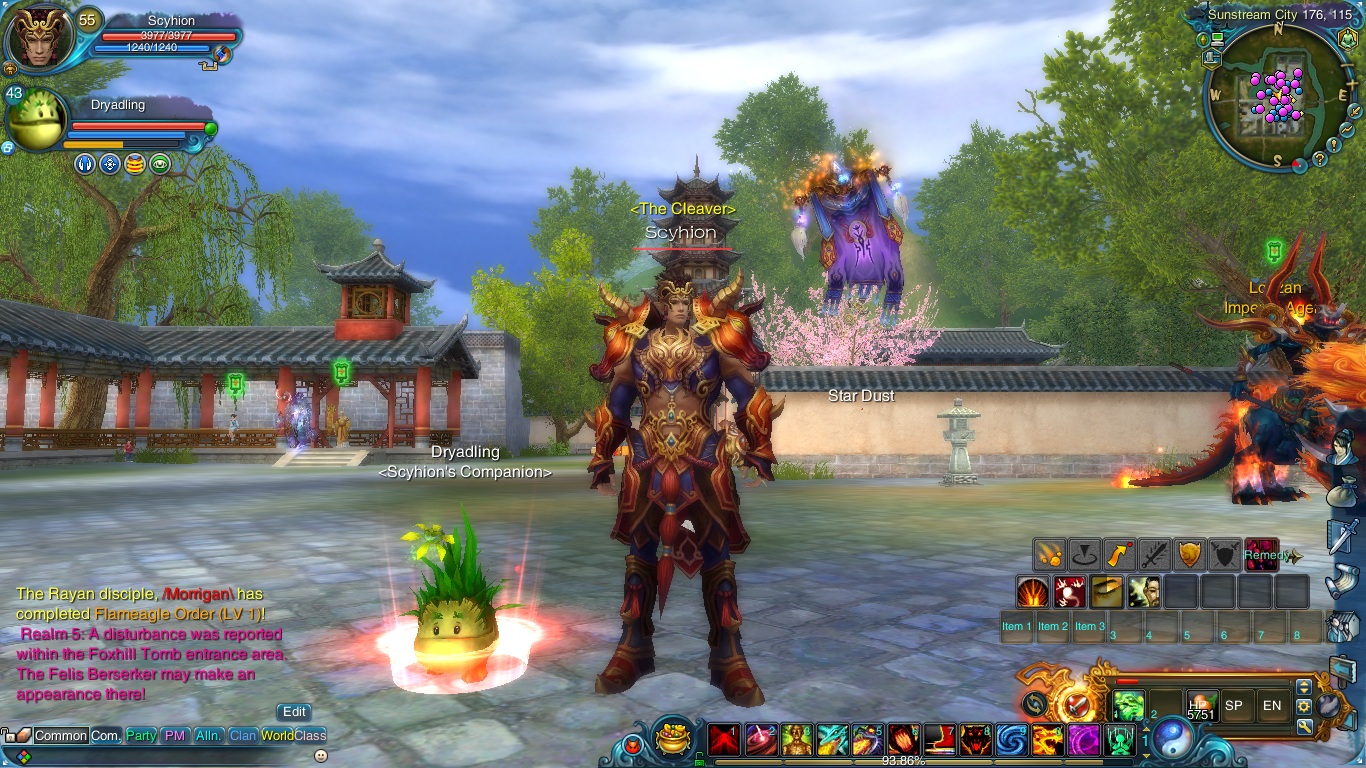The image size is (1366, 768).
Task: Open the Sunstream City minimap
Action: 1278,97
